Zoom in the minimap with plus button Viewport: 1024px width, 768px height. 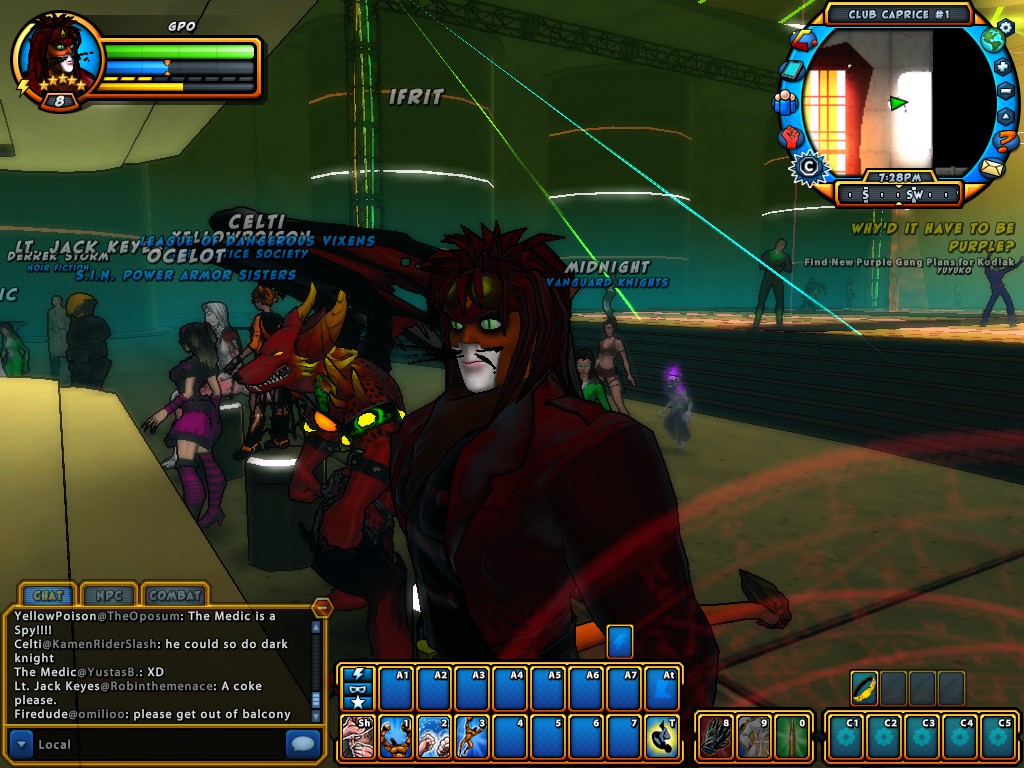1003,67
